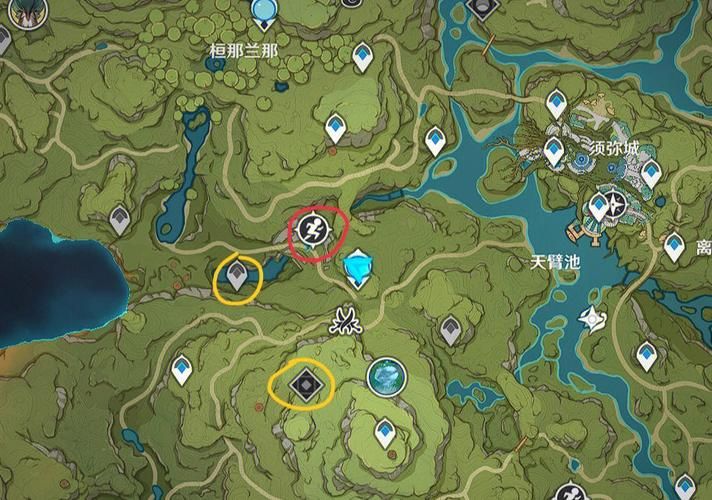Select the blue orb marker above 桓那兰那
The height and width of the screenshot is (500, 712).
pos(265,12)
